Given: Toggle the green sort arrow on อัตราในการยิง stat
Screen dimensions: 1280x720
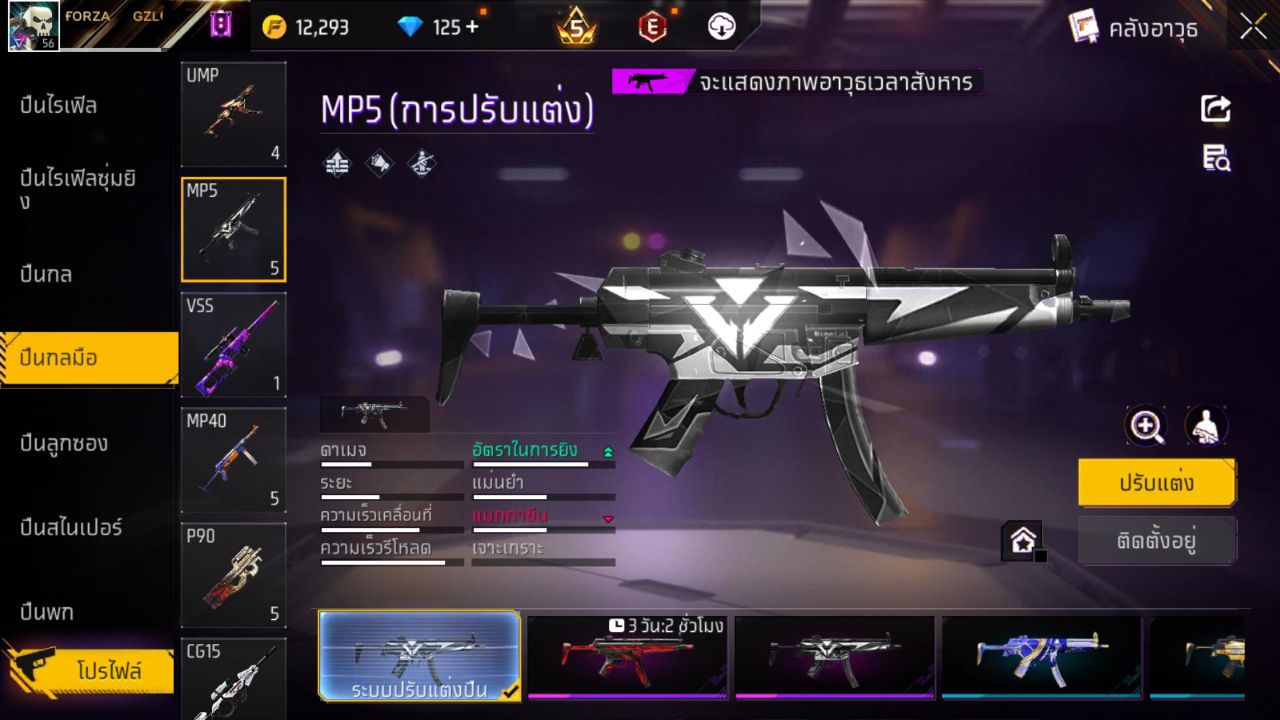Looking at the screenshot, I should [607, 450].
